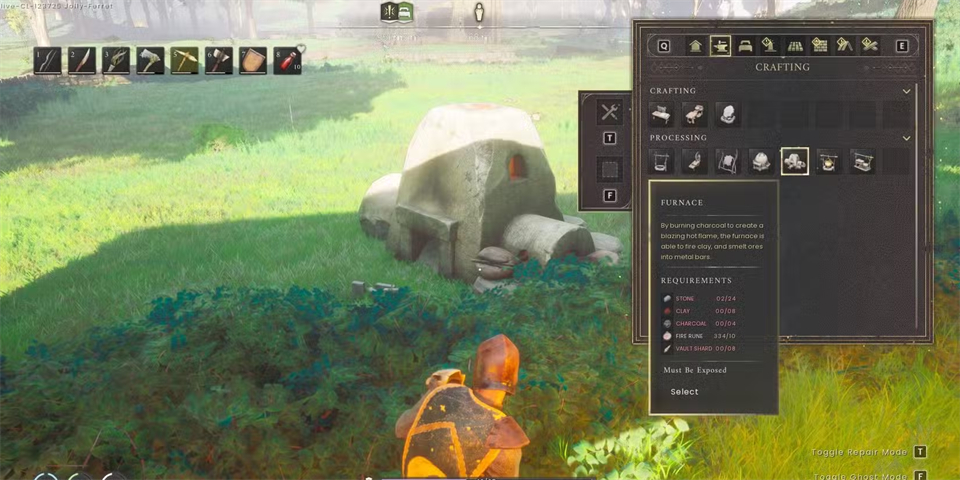Switch to the bed furniture tab

click(x=745, y=46)
